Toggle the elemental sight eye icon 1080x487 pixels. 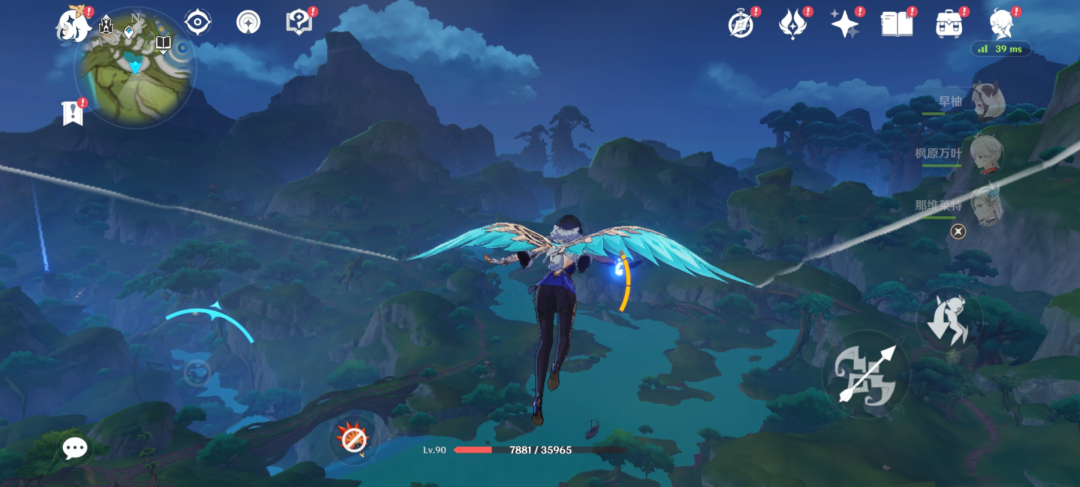198,22
